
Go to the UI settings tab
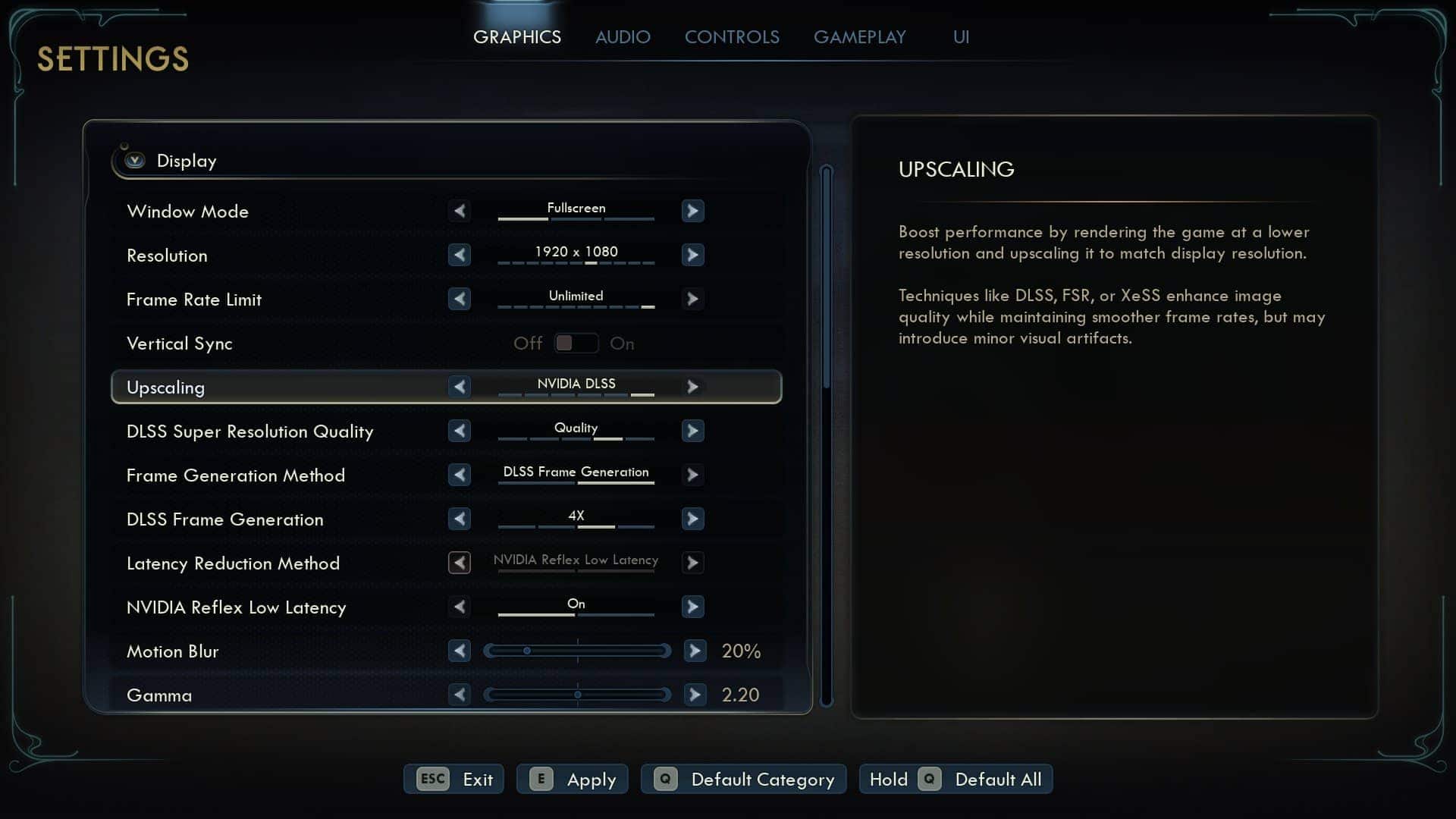click(x=961, y=37)
